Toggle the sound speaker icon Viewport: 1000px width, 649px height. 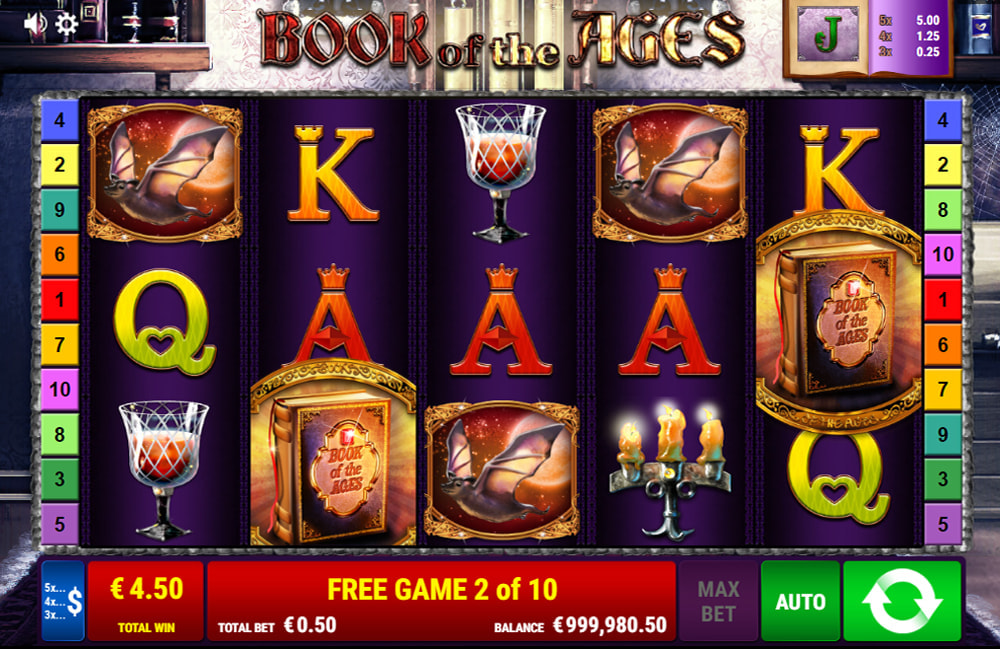point(36,23)
